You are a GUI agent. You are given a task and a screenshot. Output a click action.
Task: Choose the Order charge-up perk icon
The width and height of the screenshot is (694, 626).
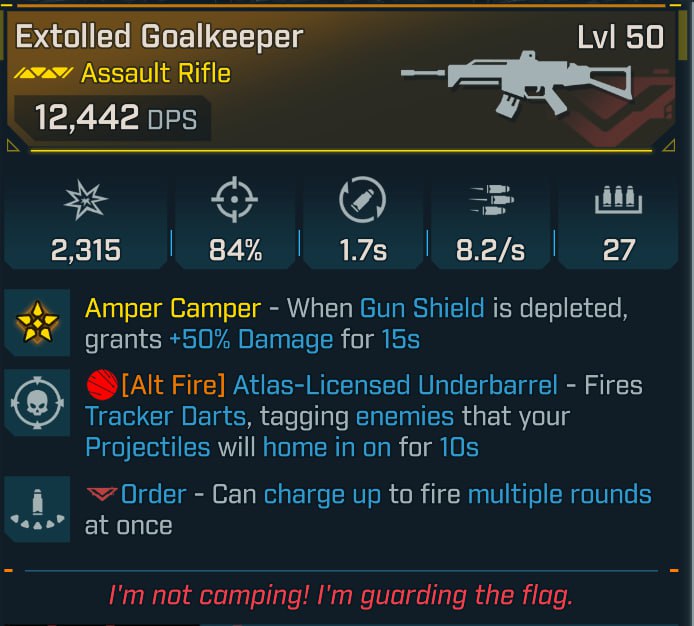coord(37,507)
